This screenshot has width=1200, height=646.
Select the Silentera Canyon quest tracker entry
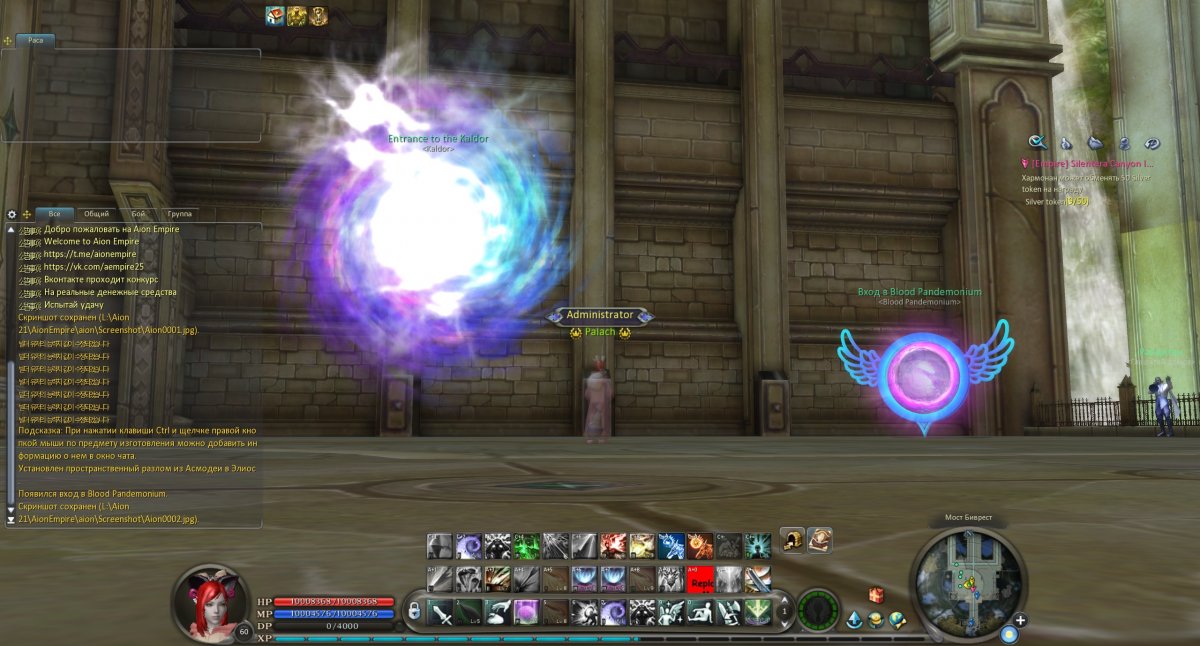point(1090,163)
